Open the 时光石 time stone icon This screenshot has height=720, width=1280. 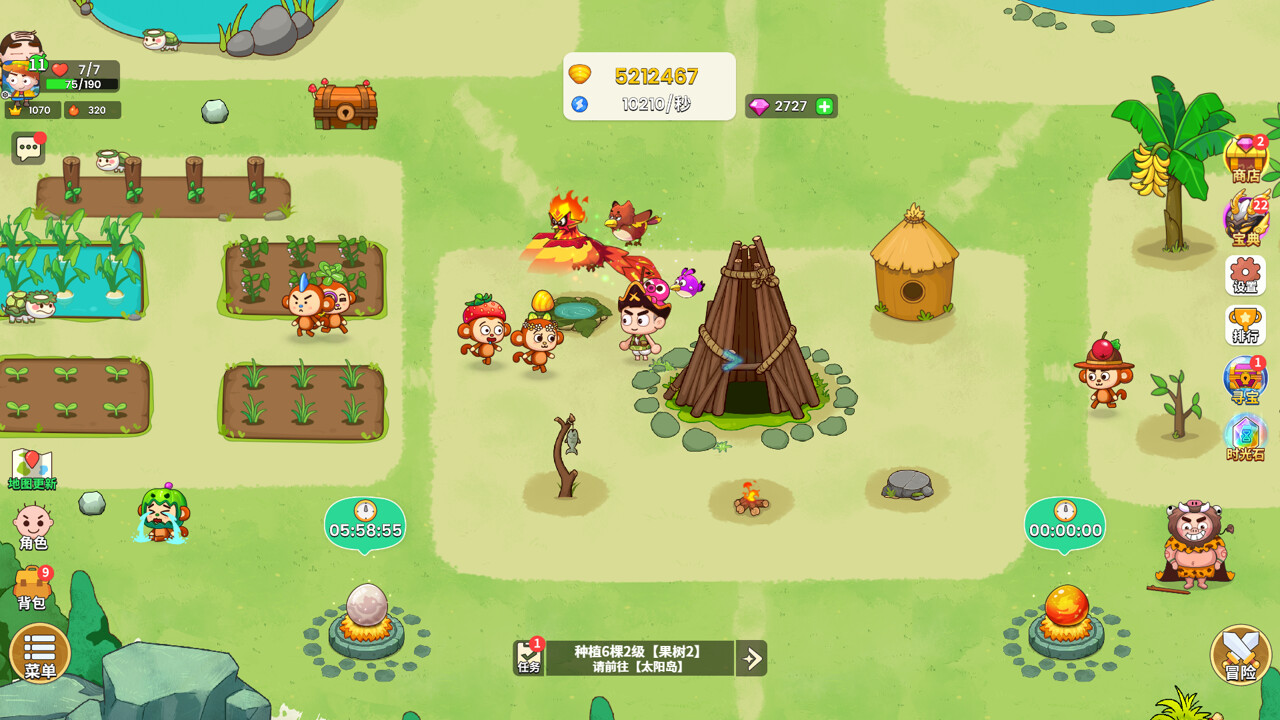point(1245,438)
